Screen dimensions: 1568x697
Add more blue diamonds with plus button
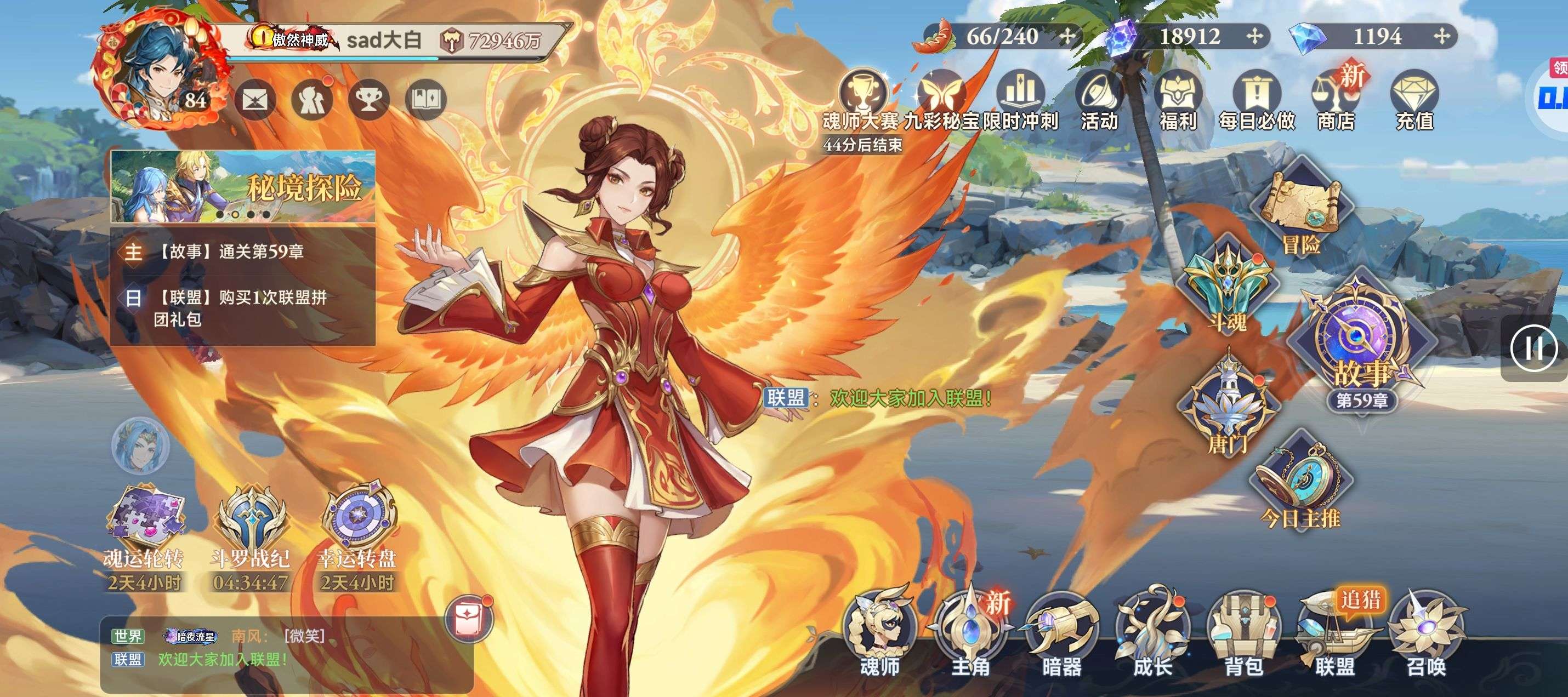[1441, 37]
